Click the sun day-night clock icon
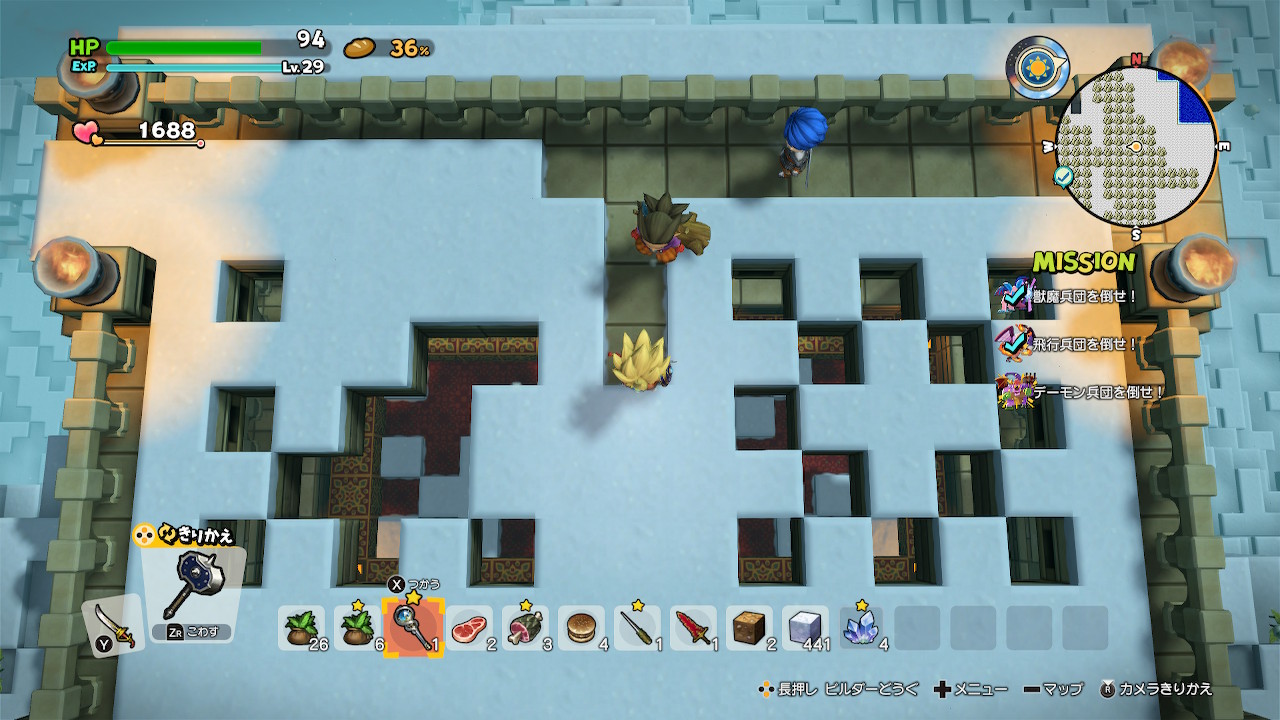The height and width of the screenshot is (720, 1280). [1037, 67]
